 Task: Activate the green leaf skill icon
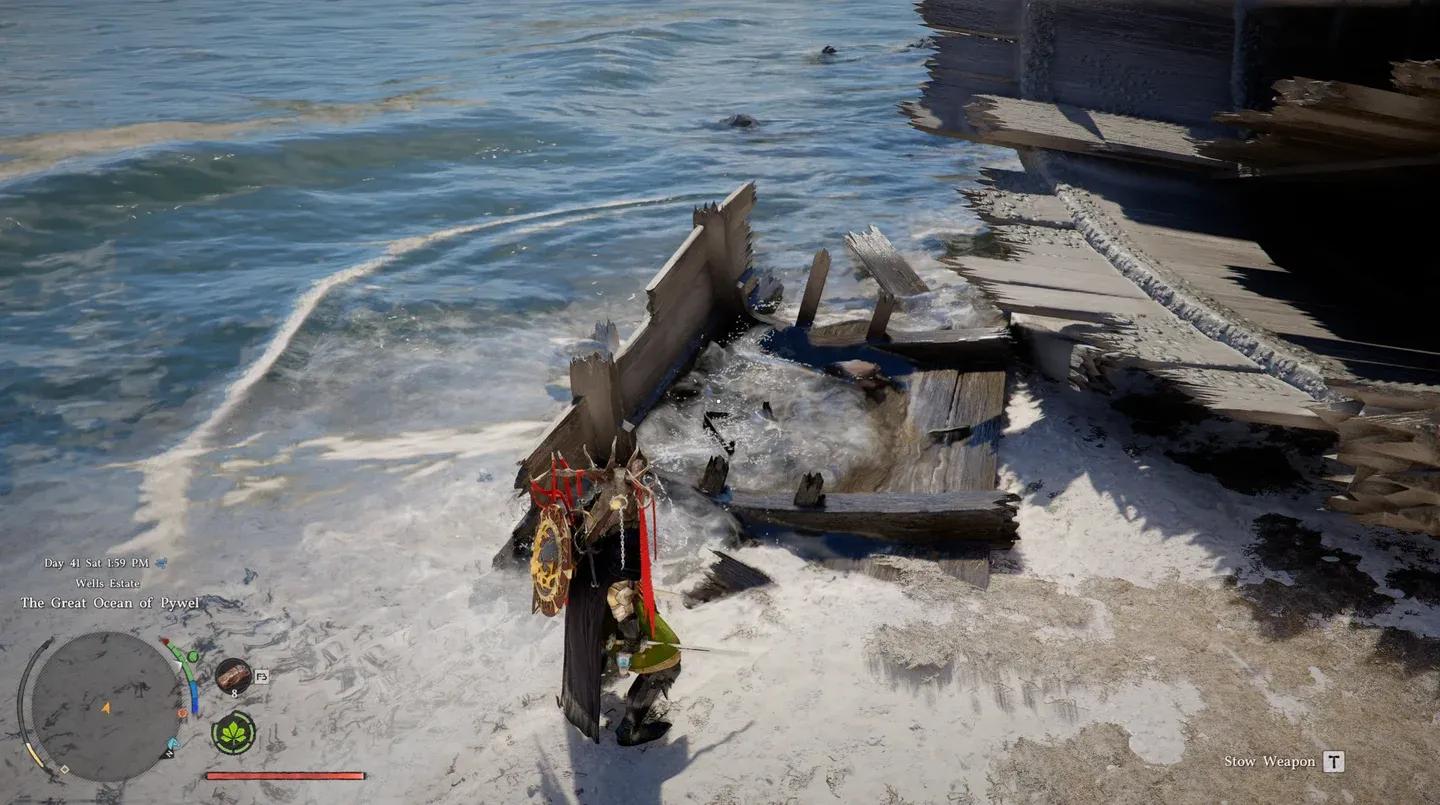coord(233,733)
